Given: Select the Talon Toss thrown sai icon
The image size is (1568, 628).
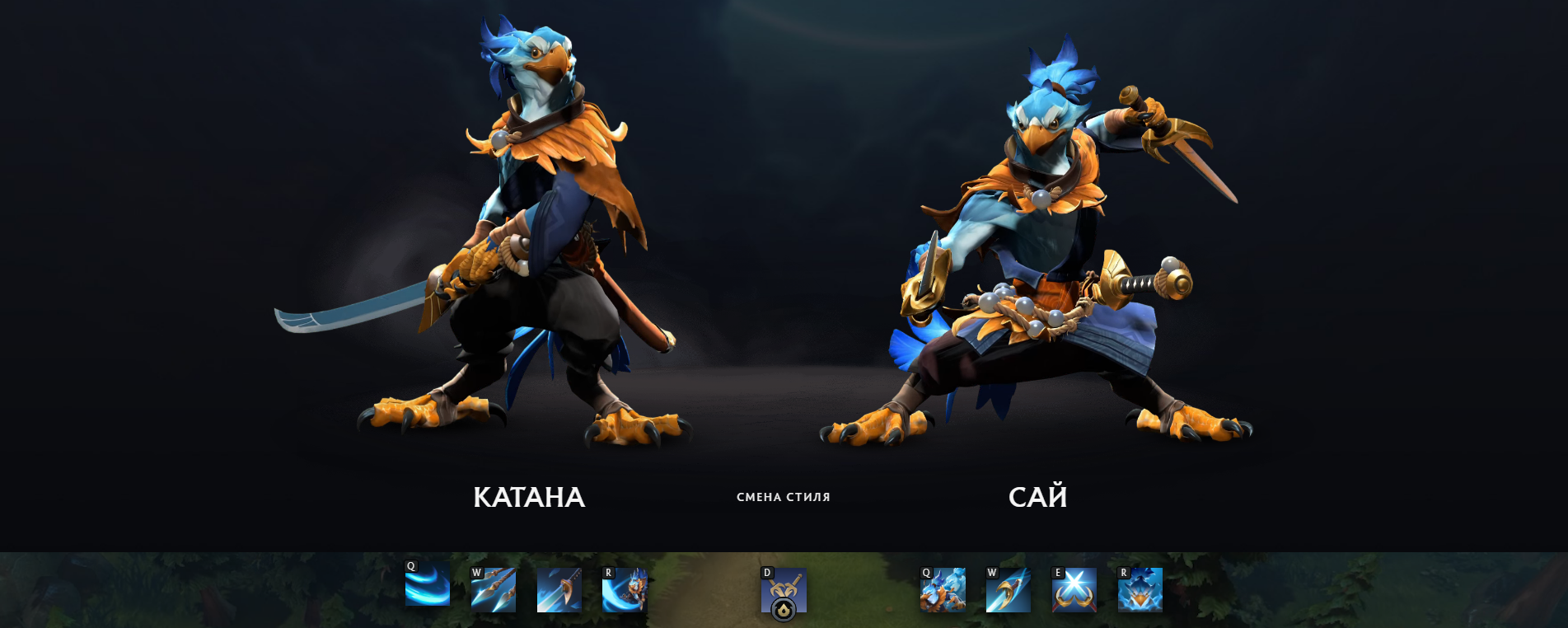Looking at the screenshot, I should (1009, 589).
